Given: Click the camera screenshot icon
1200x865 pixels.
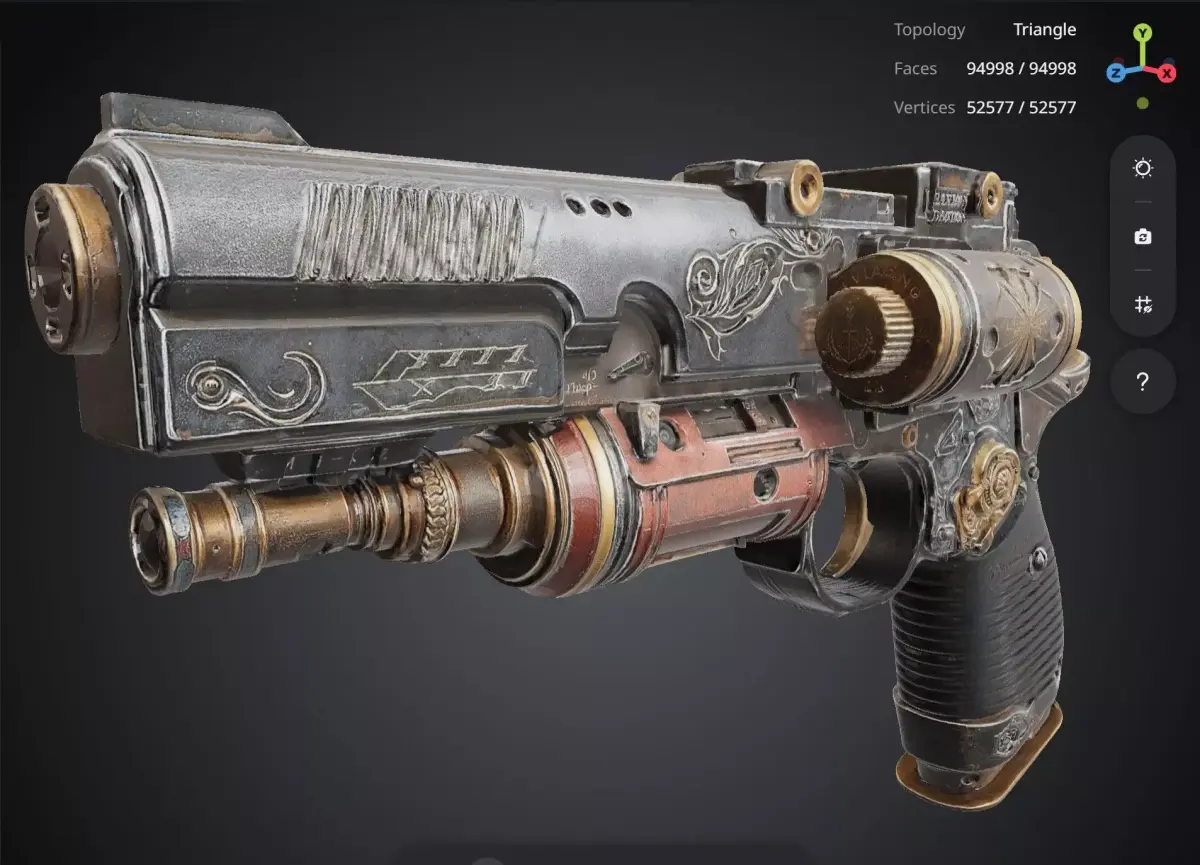Looking at the screenshot, I should tap(1143, 237).
